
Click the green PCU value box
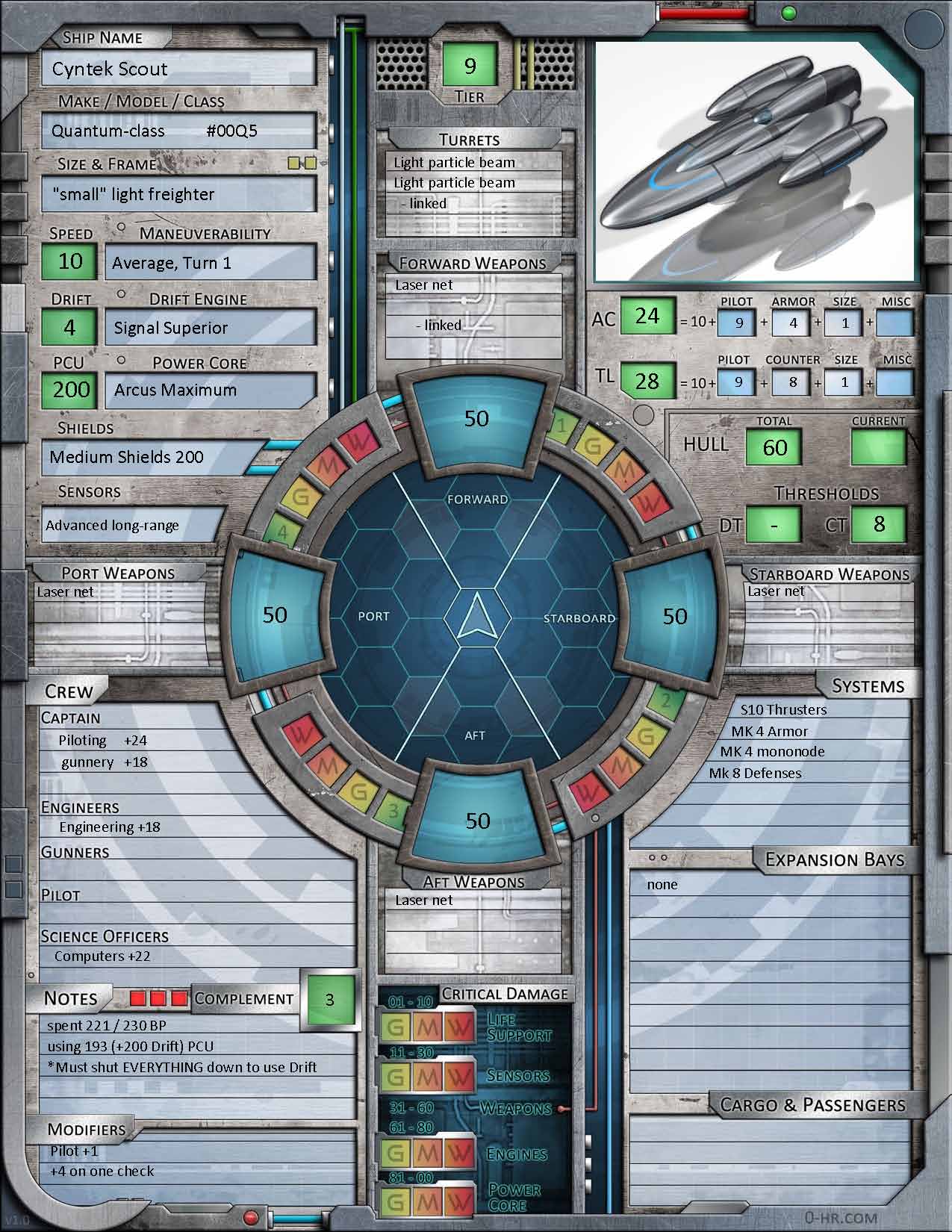(70, 390)
